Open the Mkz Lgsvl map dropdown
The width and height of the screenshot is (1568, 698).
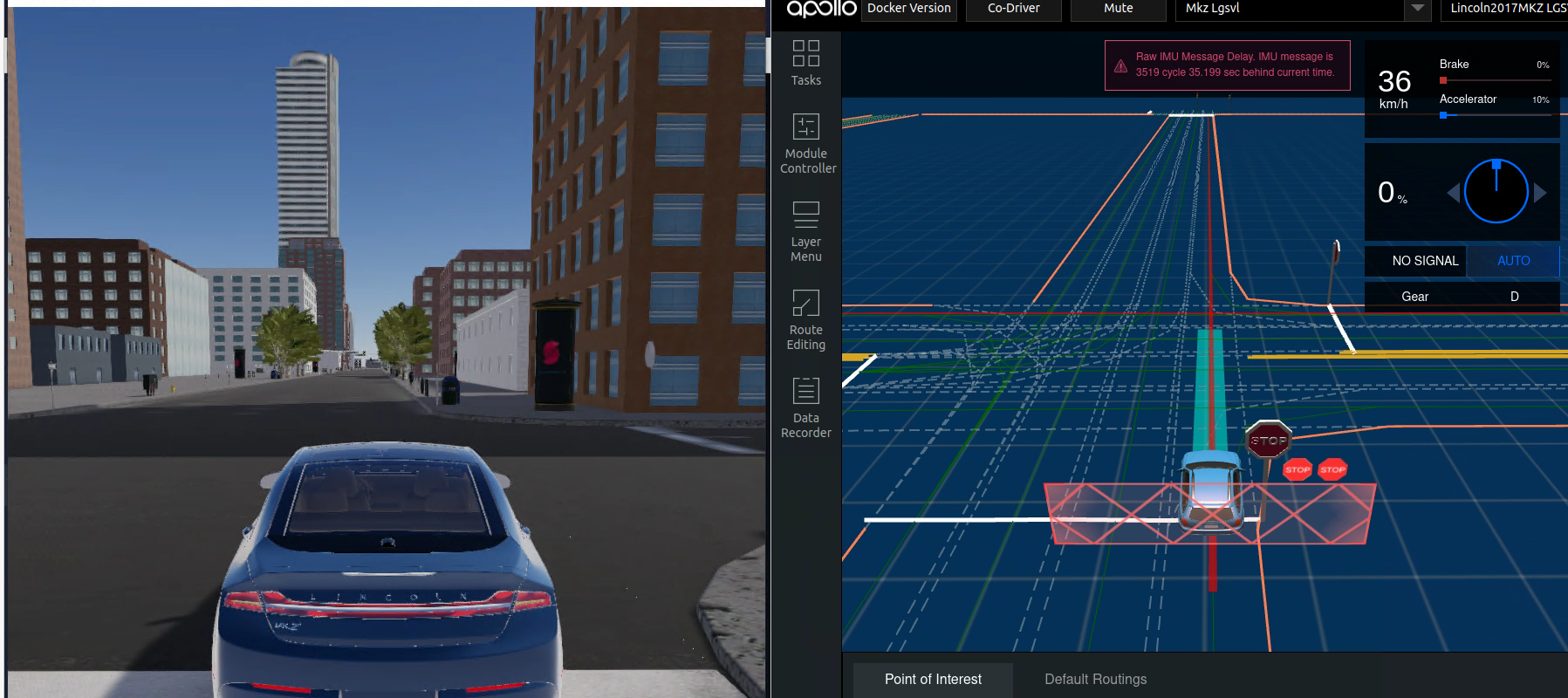[1291, 10]
